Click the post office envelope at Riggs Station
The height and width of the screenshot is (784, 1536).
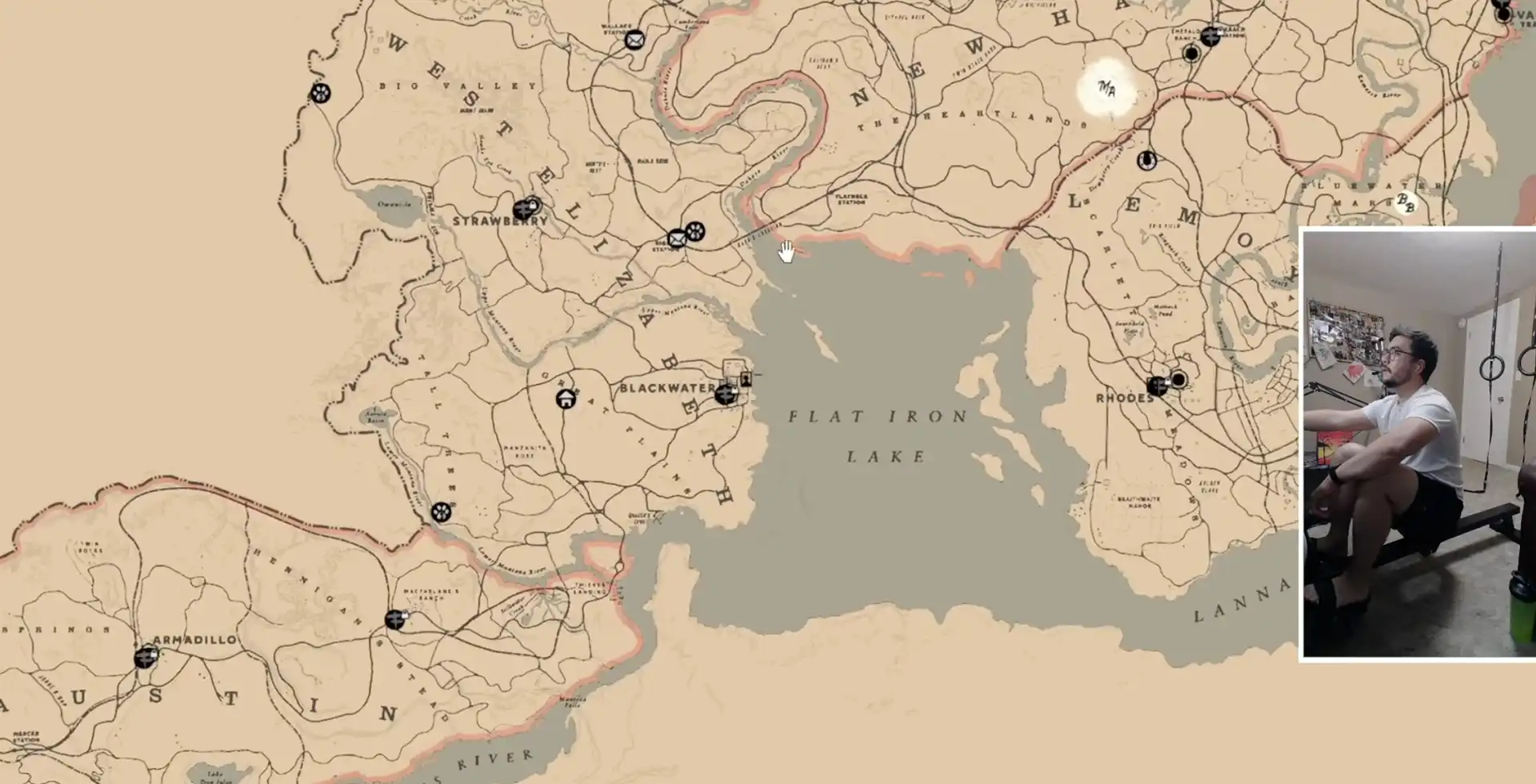(x=677, y=239)
